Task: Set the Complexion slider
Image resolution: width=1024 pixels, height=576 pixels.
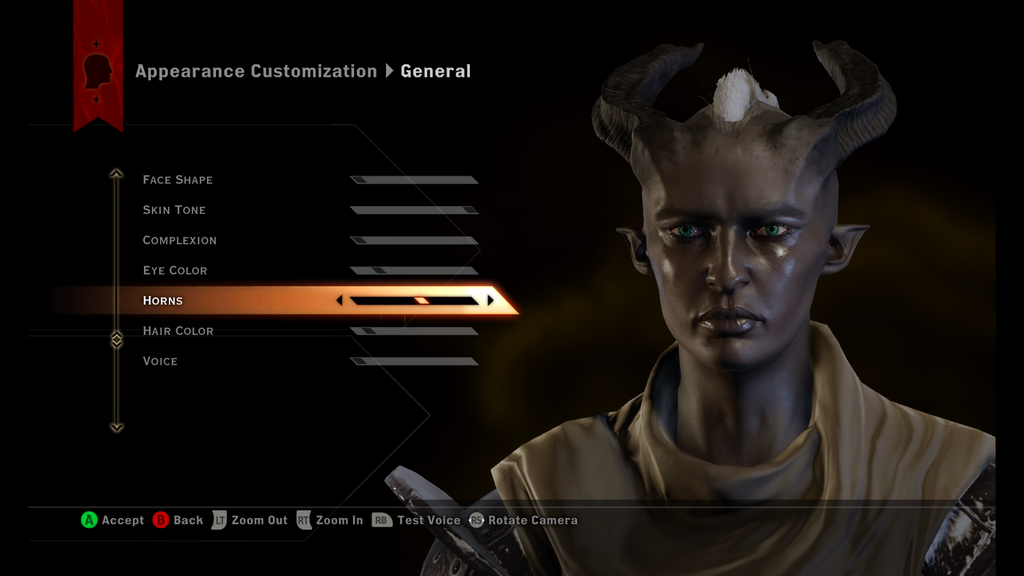Action: (x=414, y=240)
